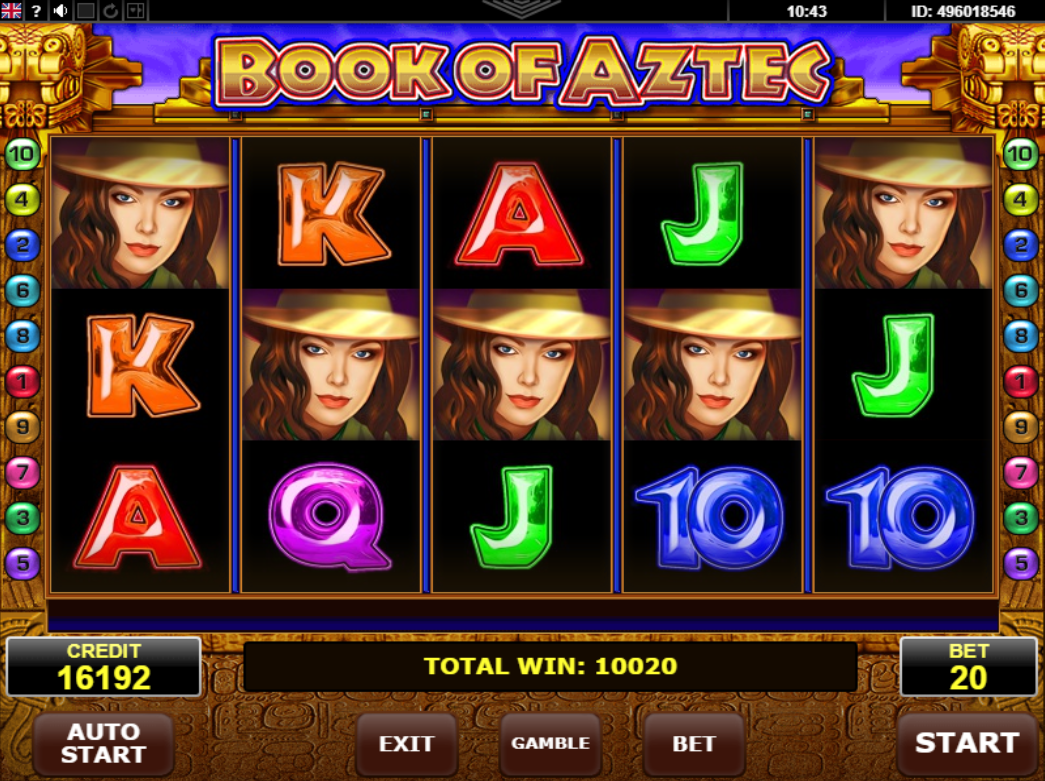Expand the pull-down tab at top center
This screenshot has height=781, width=1045.
coord(521,8)
